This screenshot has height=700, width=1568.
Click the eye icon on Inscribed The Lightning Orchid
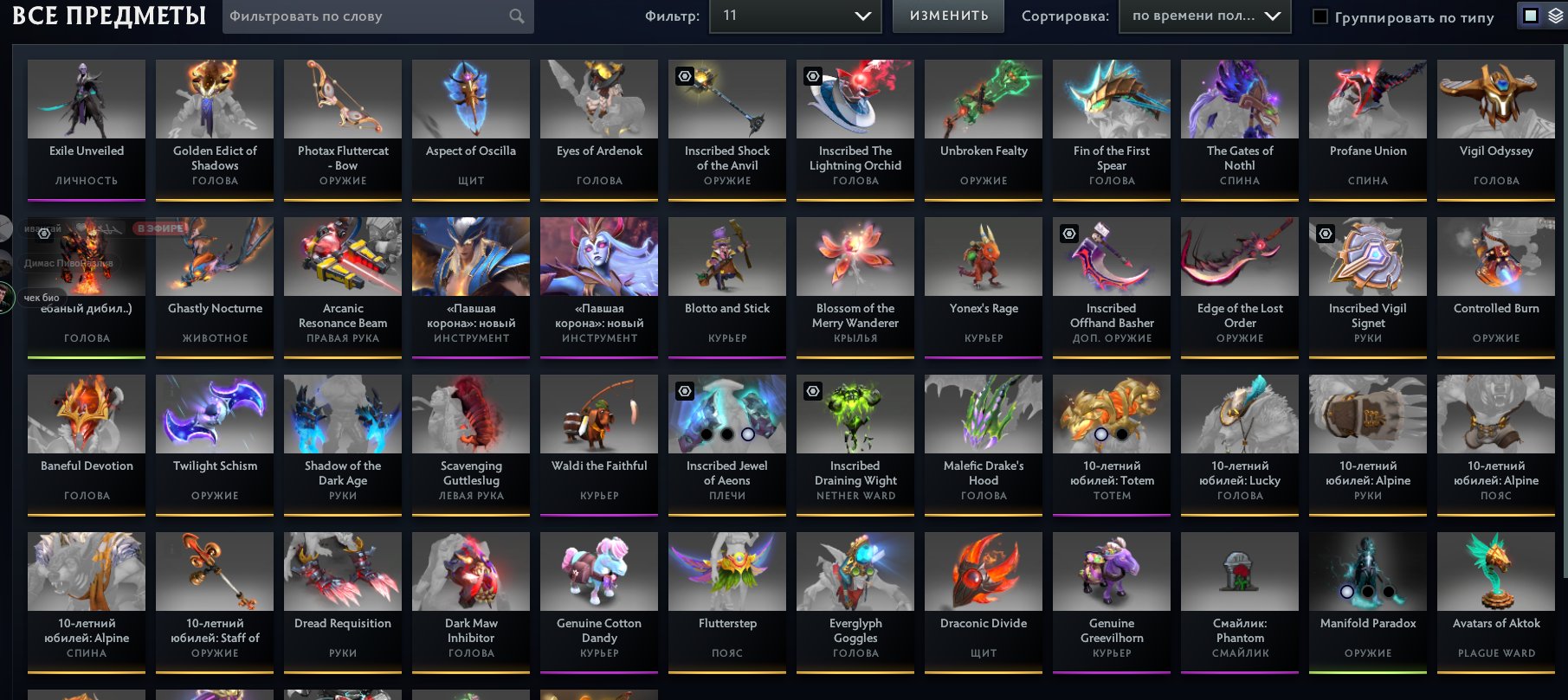pos(811,76)
